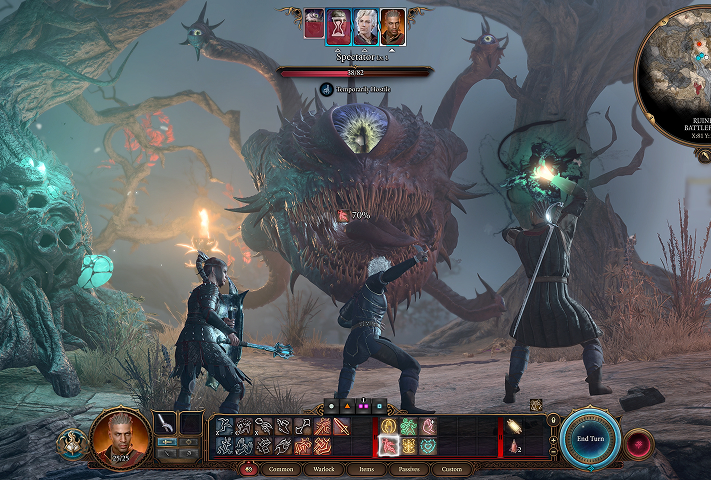Click the Temporarily Hostile status icon
711x480 pixels.
(x=327, y=89)
